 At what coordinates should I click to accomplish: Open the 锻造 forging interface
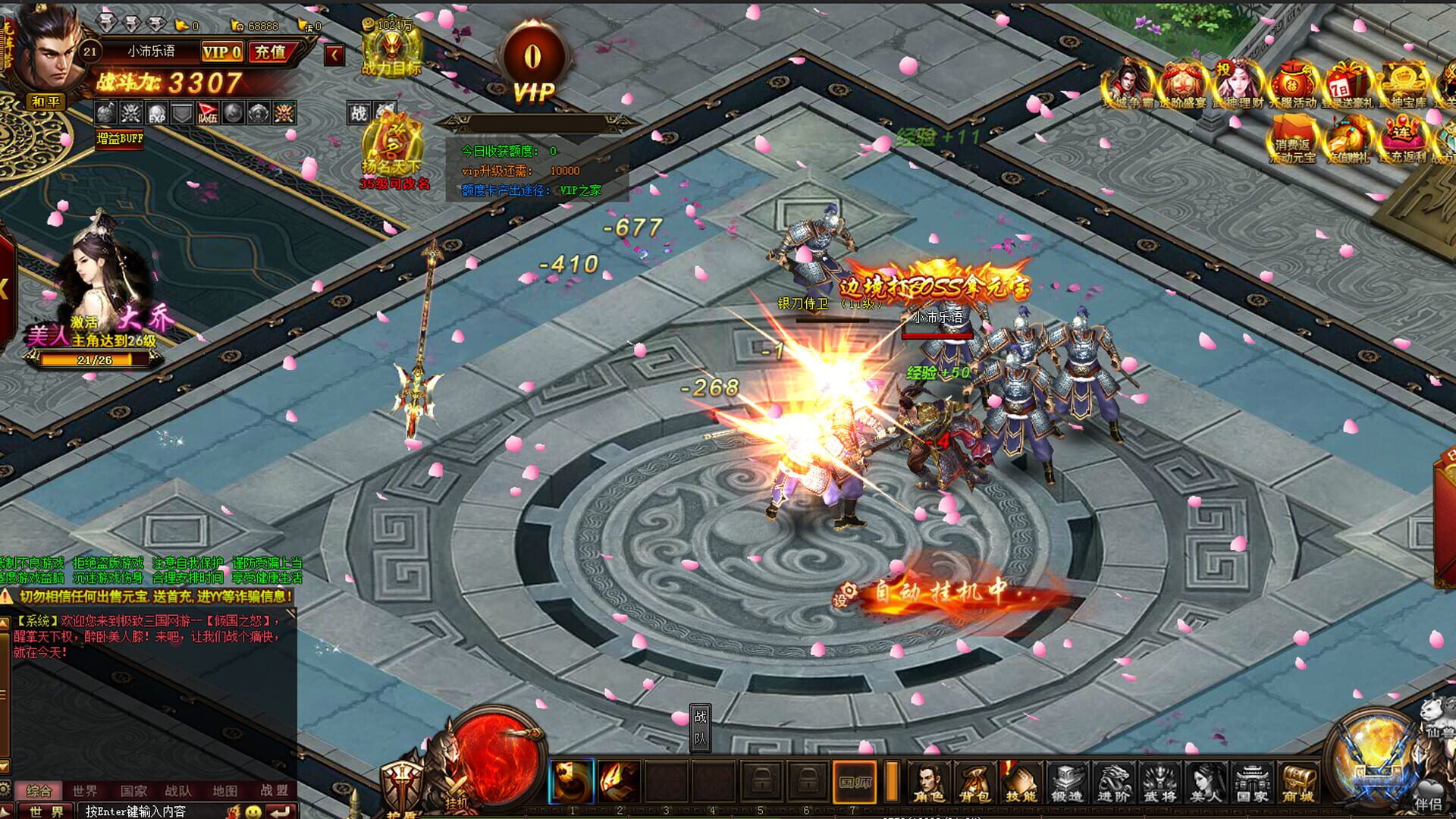point(1068,782)
